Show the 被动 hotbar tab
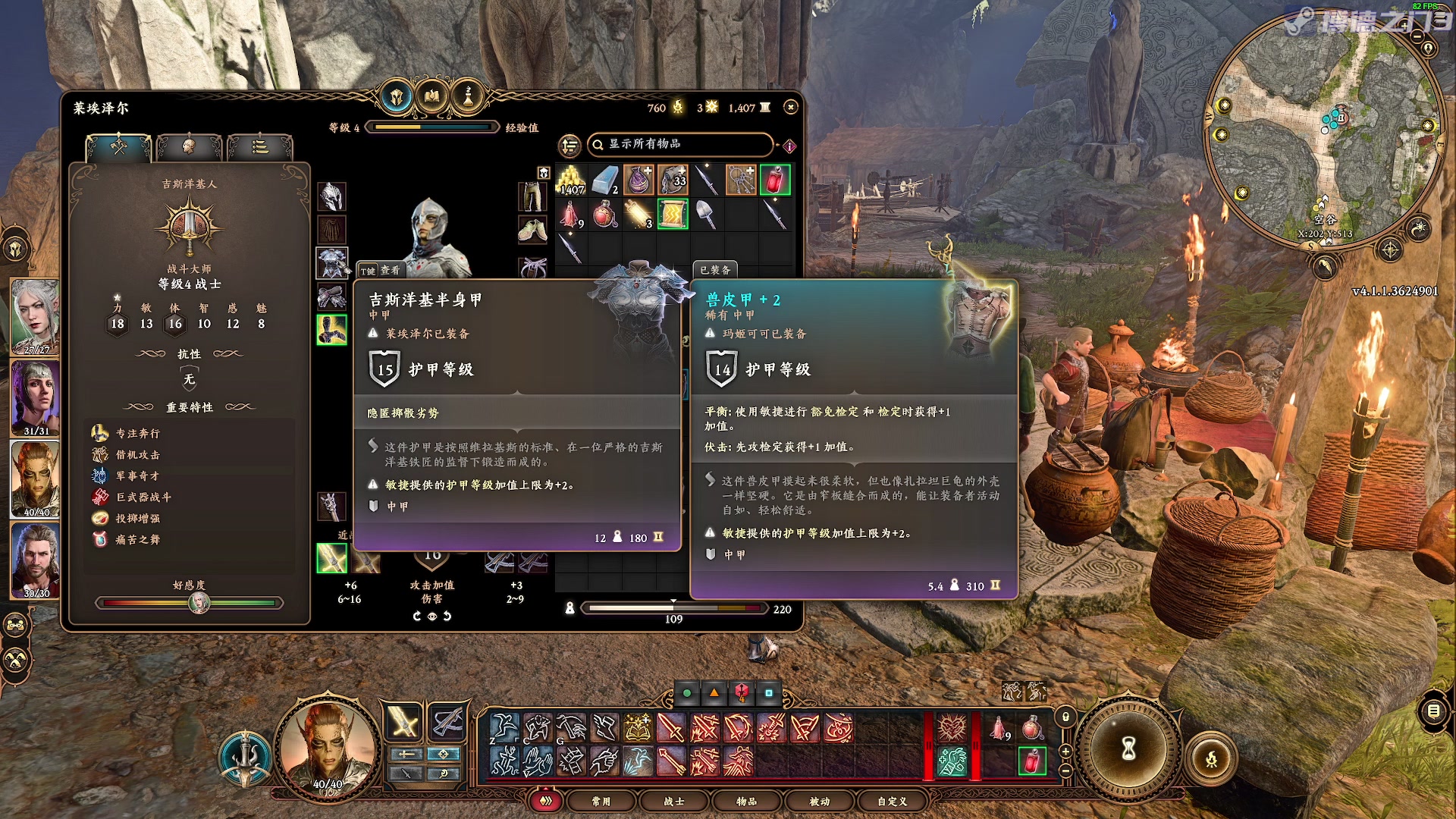The height and width of the screenshot is (819, 1456). pos(819,801)
